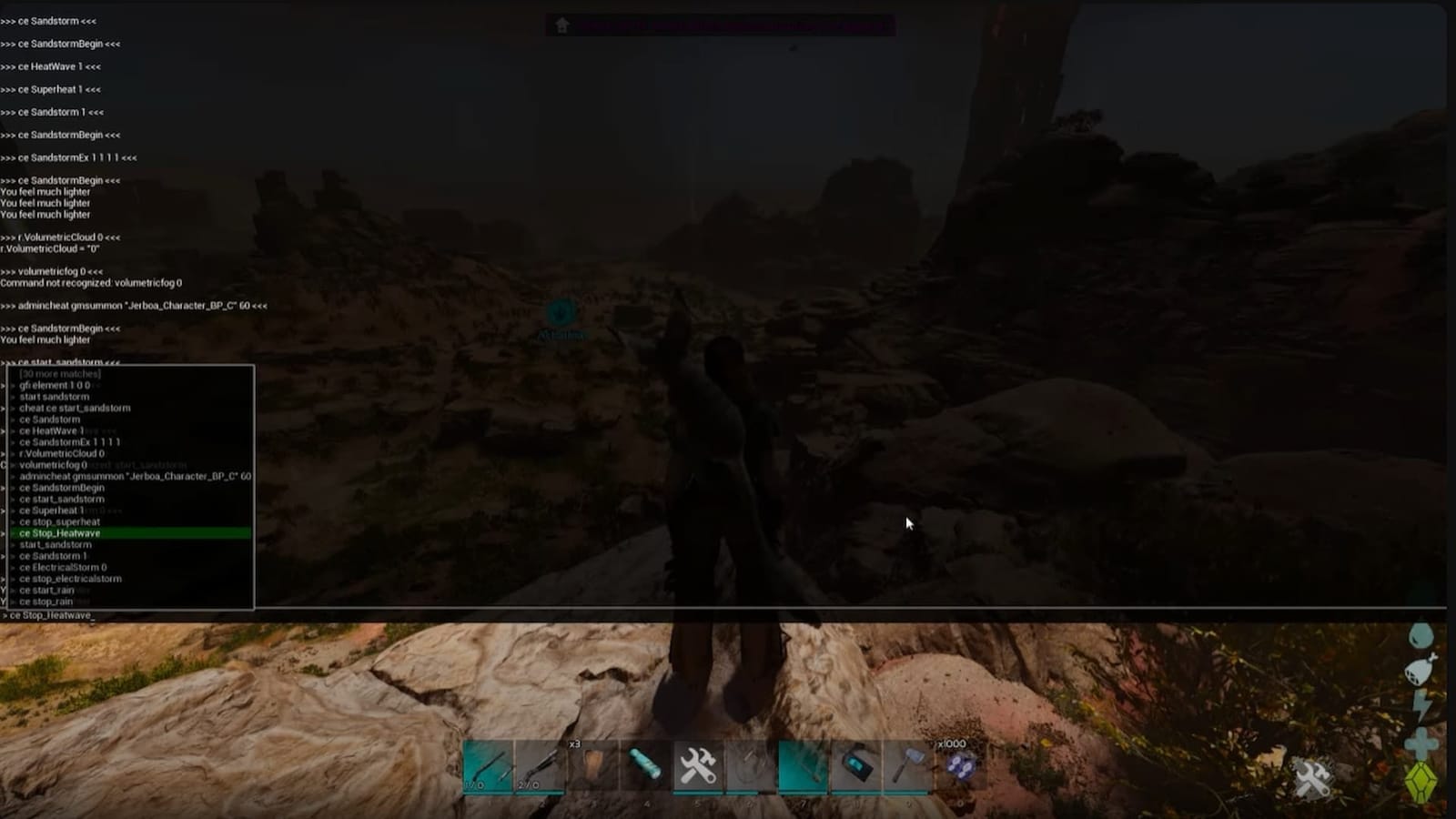Select the gmsummon Jerboa_Character_BP_C command entry
This screenshot has height=819, width=1456.
(132, 476)
